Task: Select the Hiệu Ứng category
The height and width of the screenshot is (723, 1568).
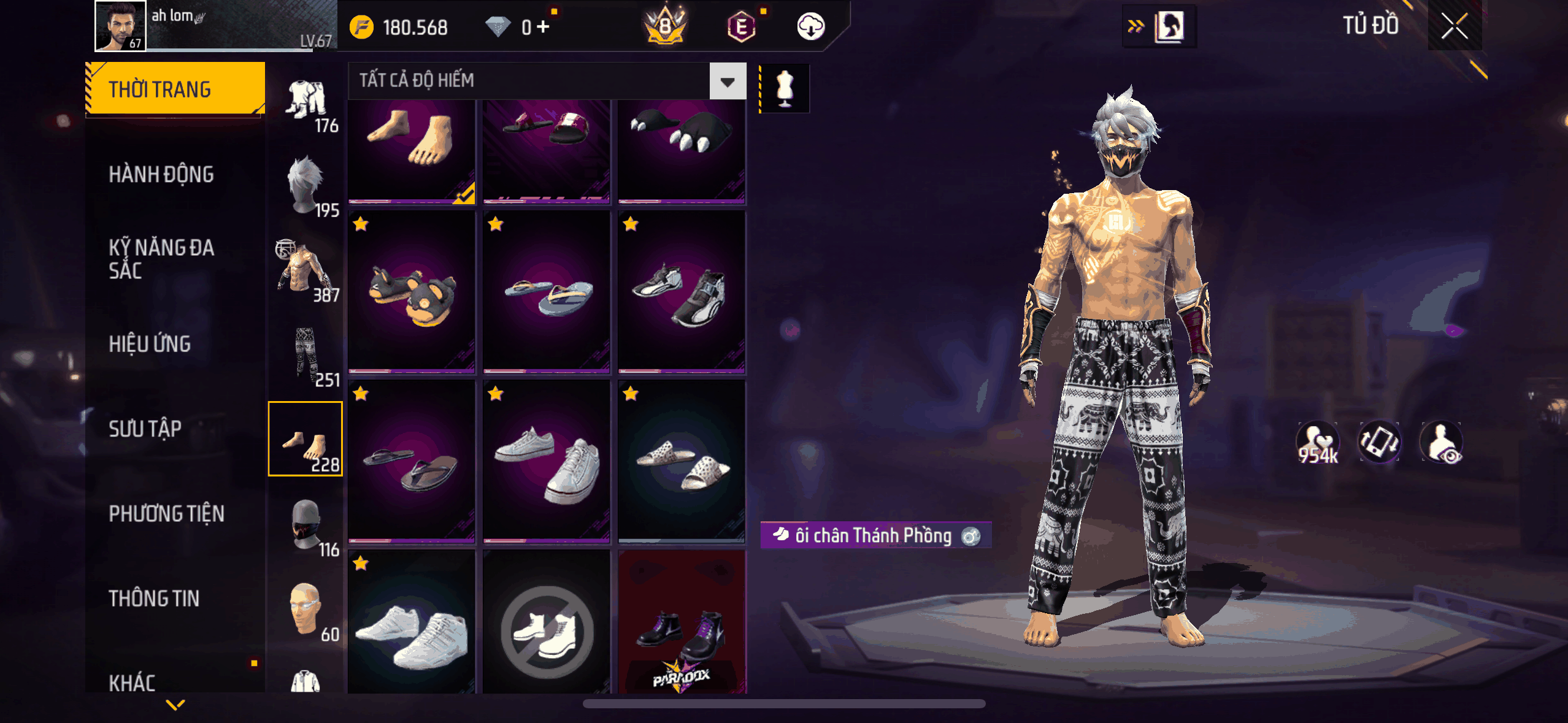Action: coord(150,344)
